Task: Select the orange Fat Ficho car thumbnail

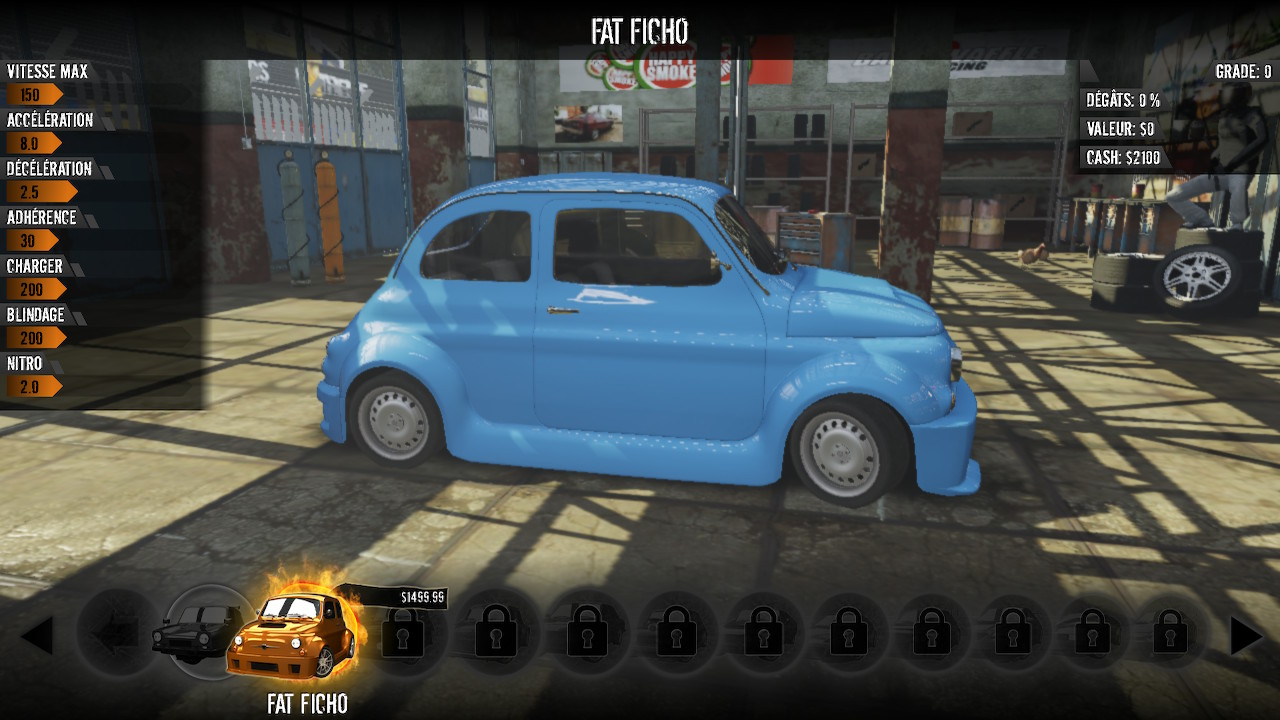Action: (x=292, y=635)
